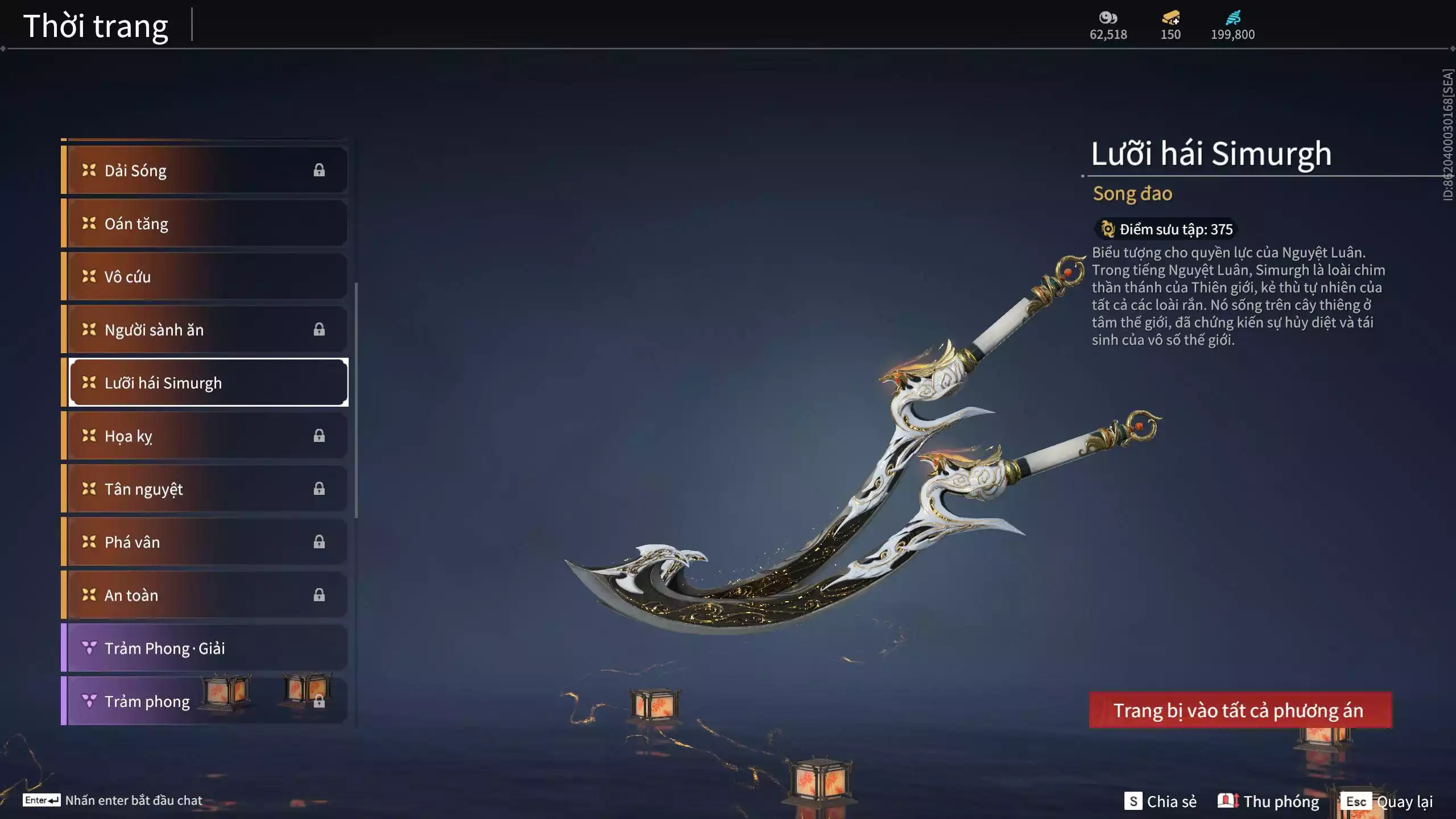This screenshot has height=819, width=1456.
Task: Share the skin with Chia sẻ
Action: coord(1160,801)
